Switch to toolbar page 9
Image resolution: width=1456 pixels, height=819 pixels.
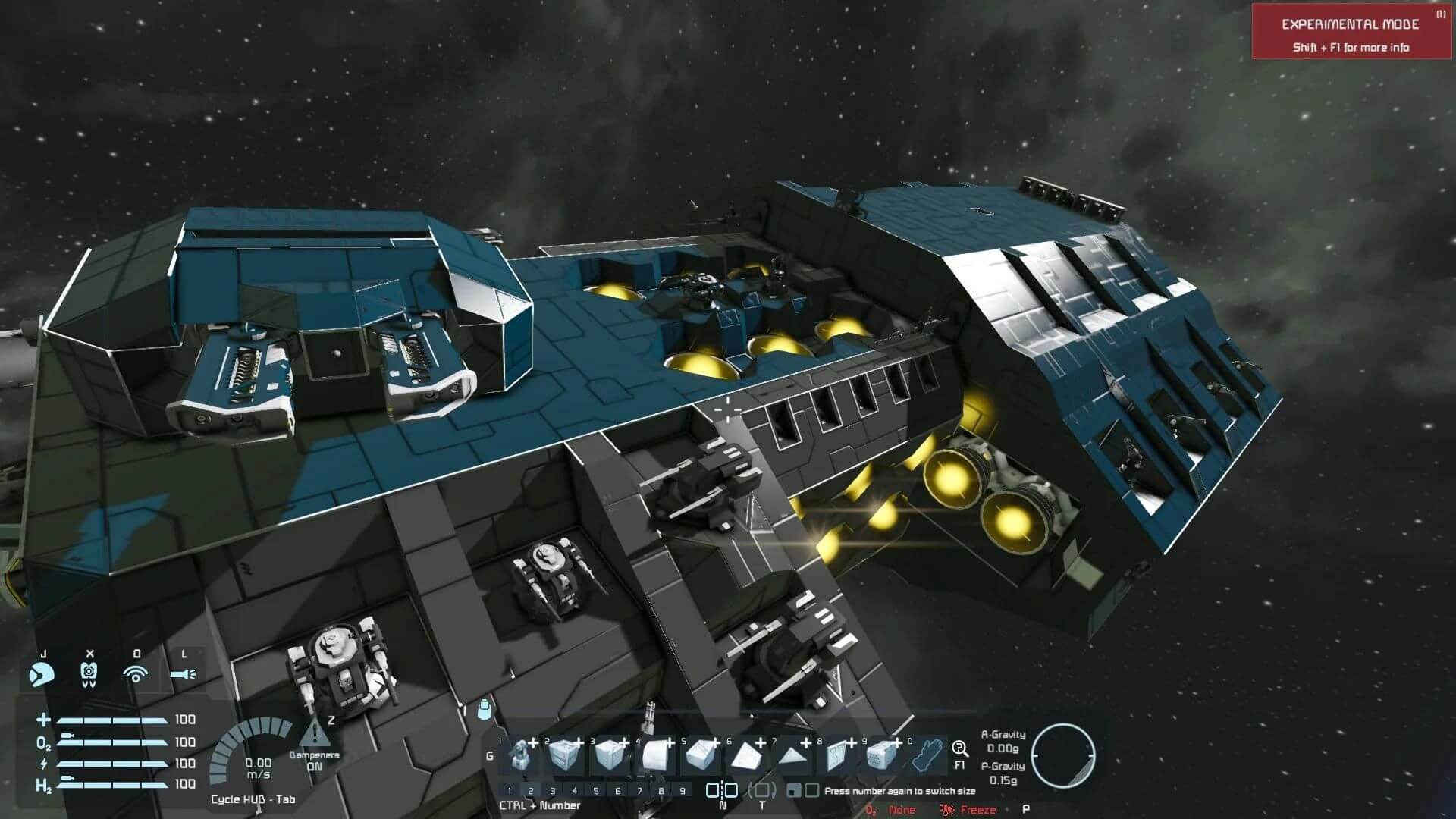683,791
